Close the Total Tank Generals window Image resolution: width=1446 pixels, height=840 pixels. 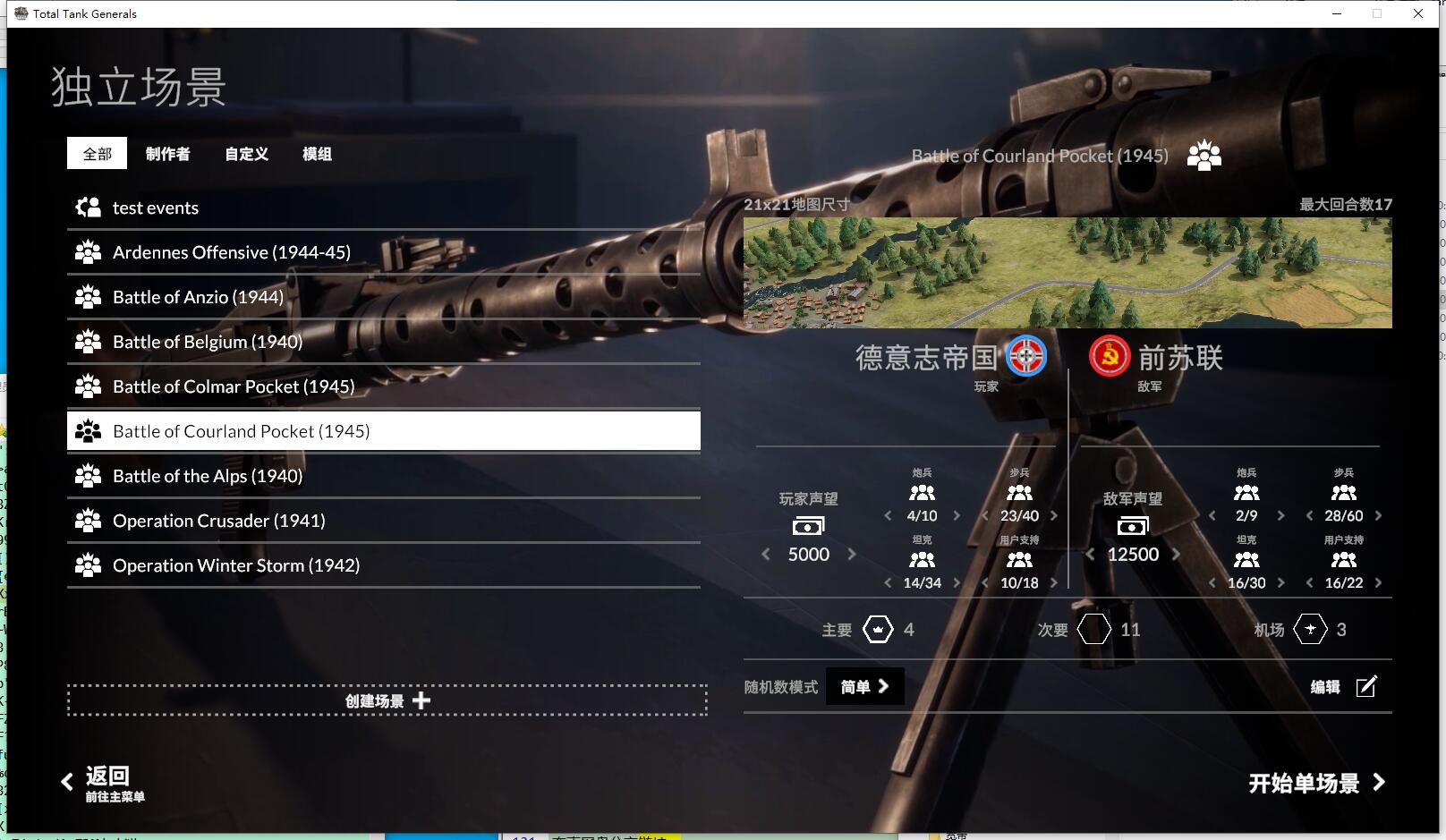(1417, 13)
